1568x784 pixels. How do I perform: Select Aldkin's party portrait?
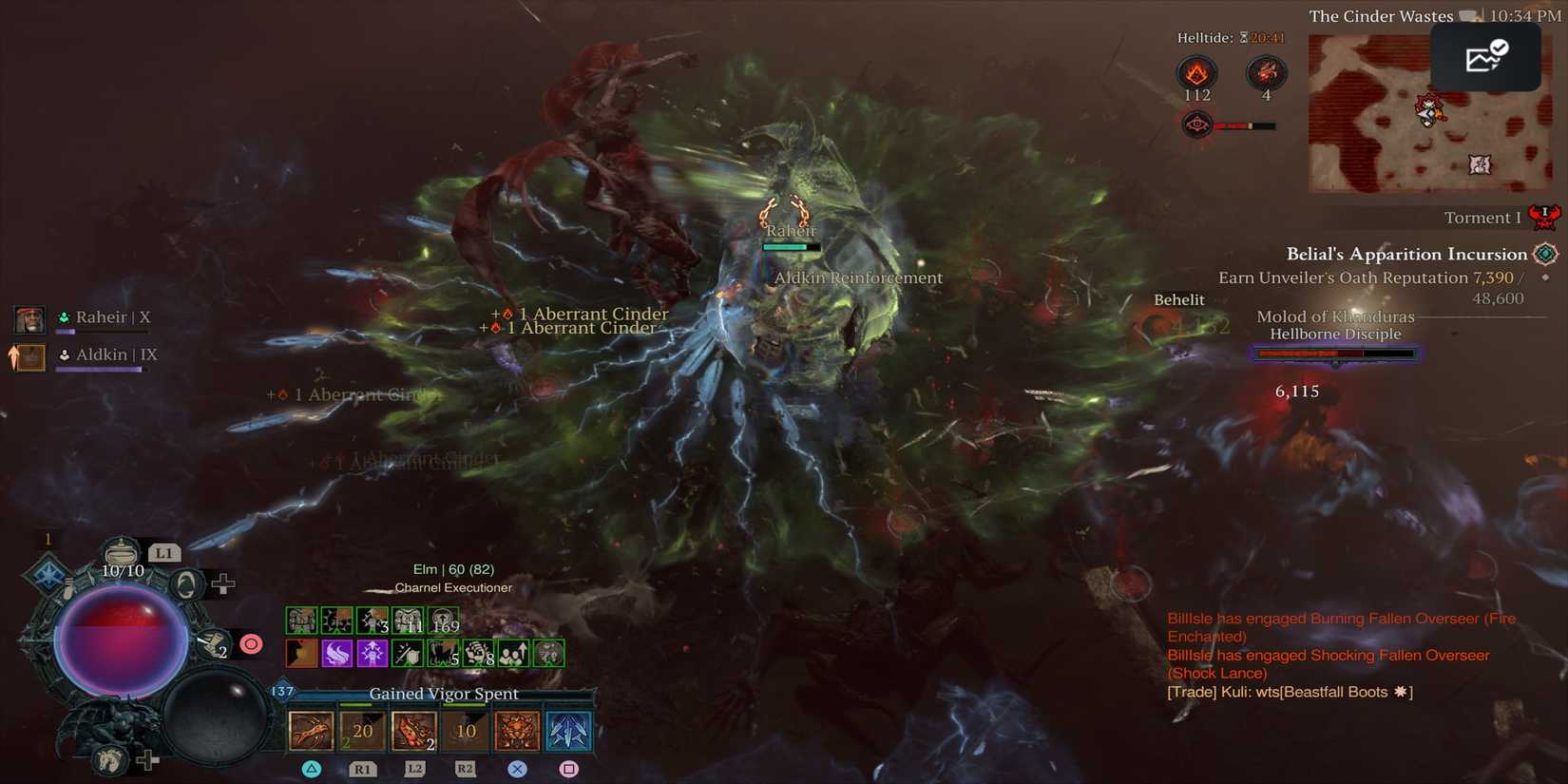pos(29,357)
